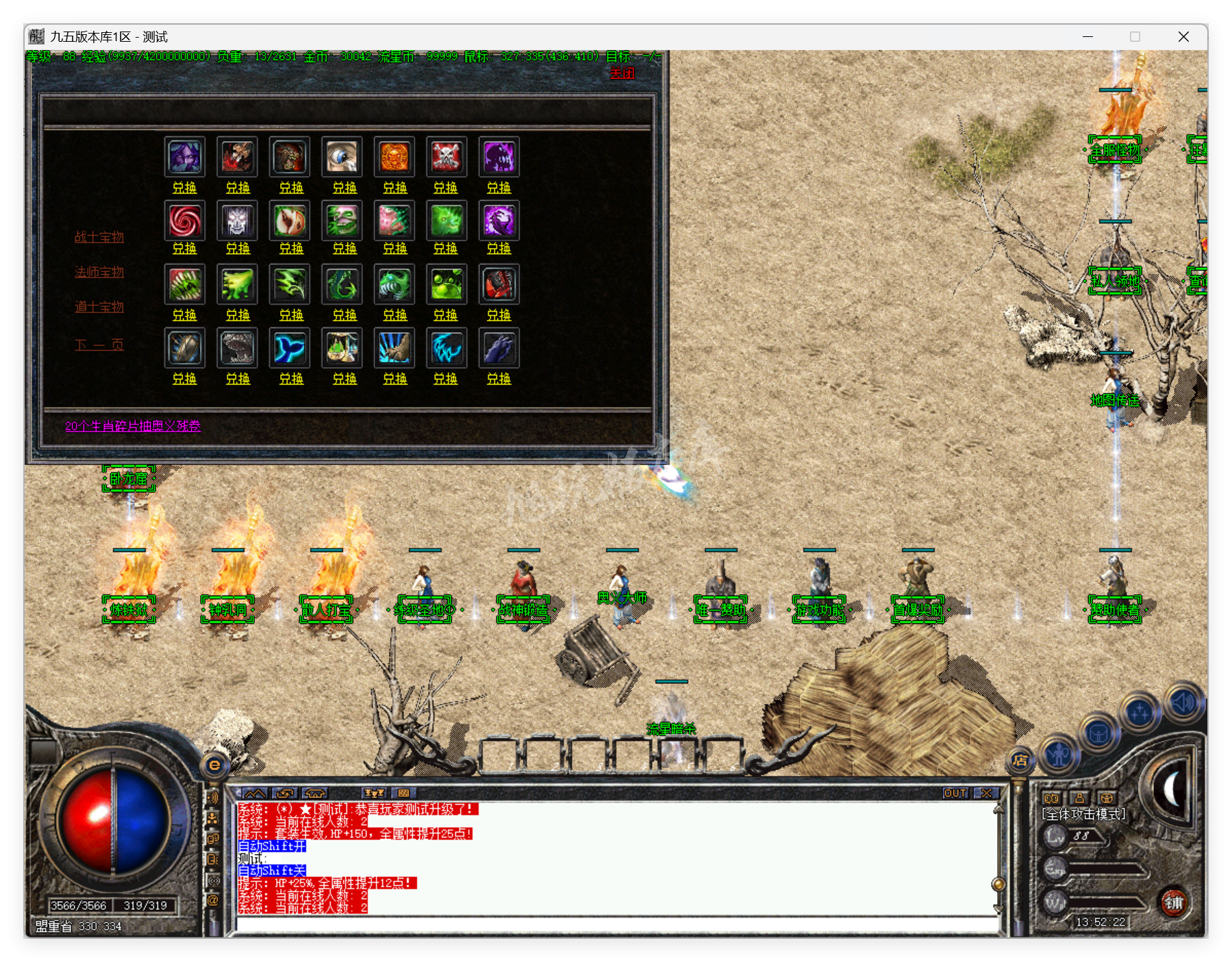This screenshot has height=962, width=1232.
Task: Open the 铺 stall button
Action: click(x=1174, y=902)
